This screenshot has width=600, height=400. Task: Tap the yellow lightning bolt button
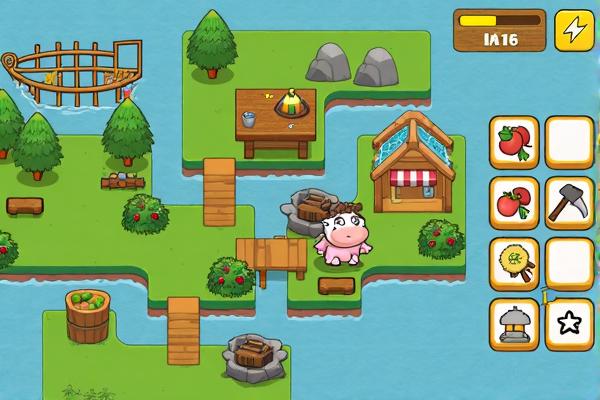coord(574,30)
